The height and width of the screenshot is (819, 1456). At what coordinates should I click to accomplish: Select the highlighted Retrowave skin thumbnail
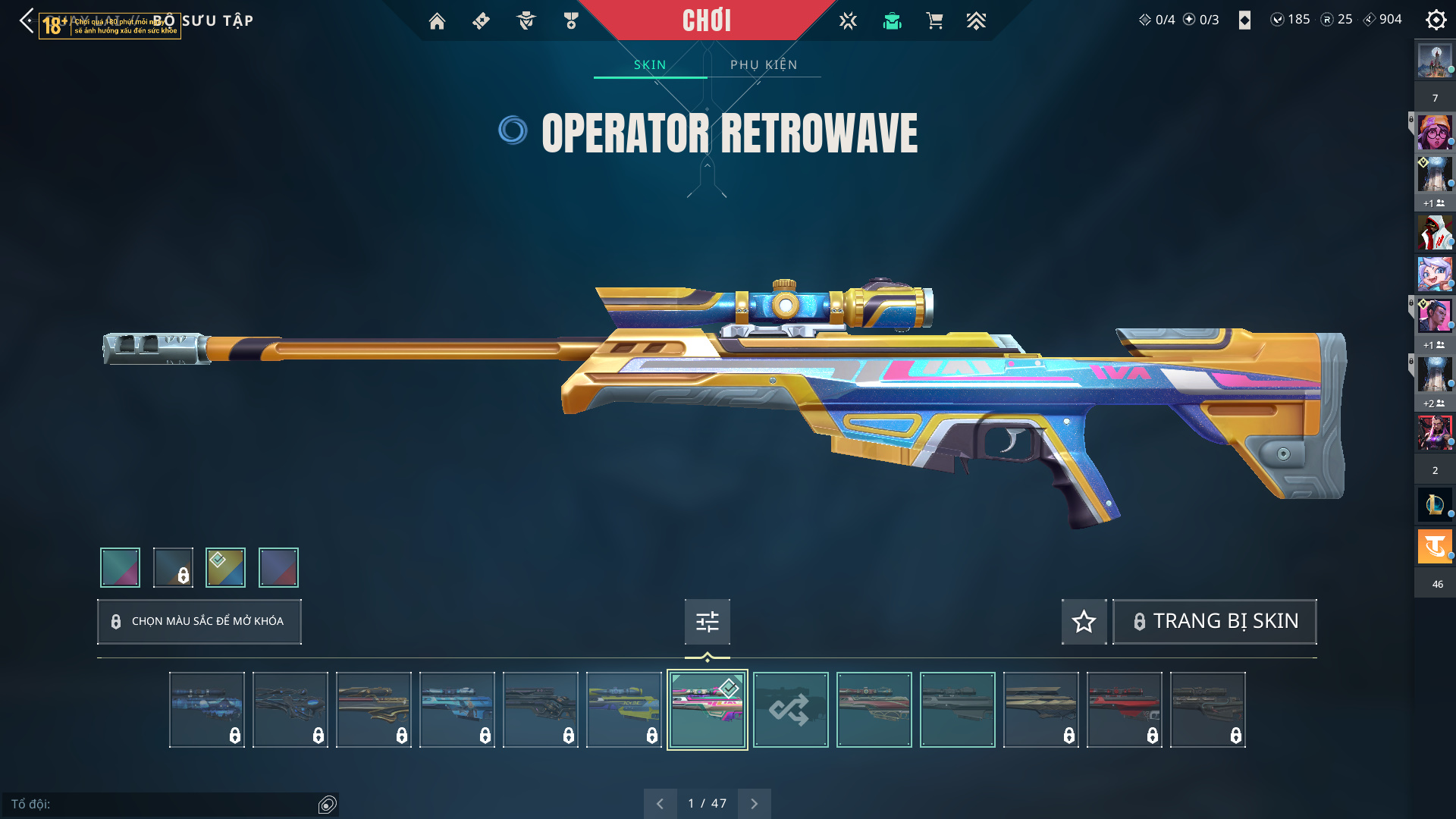click(707, 710)
